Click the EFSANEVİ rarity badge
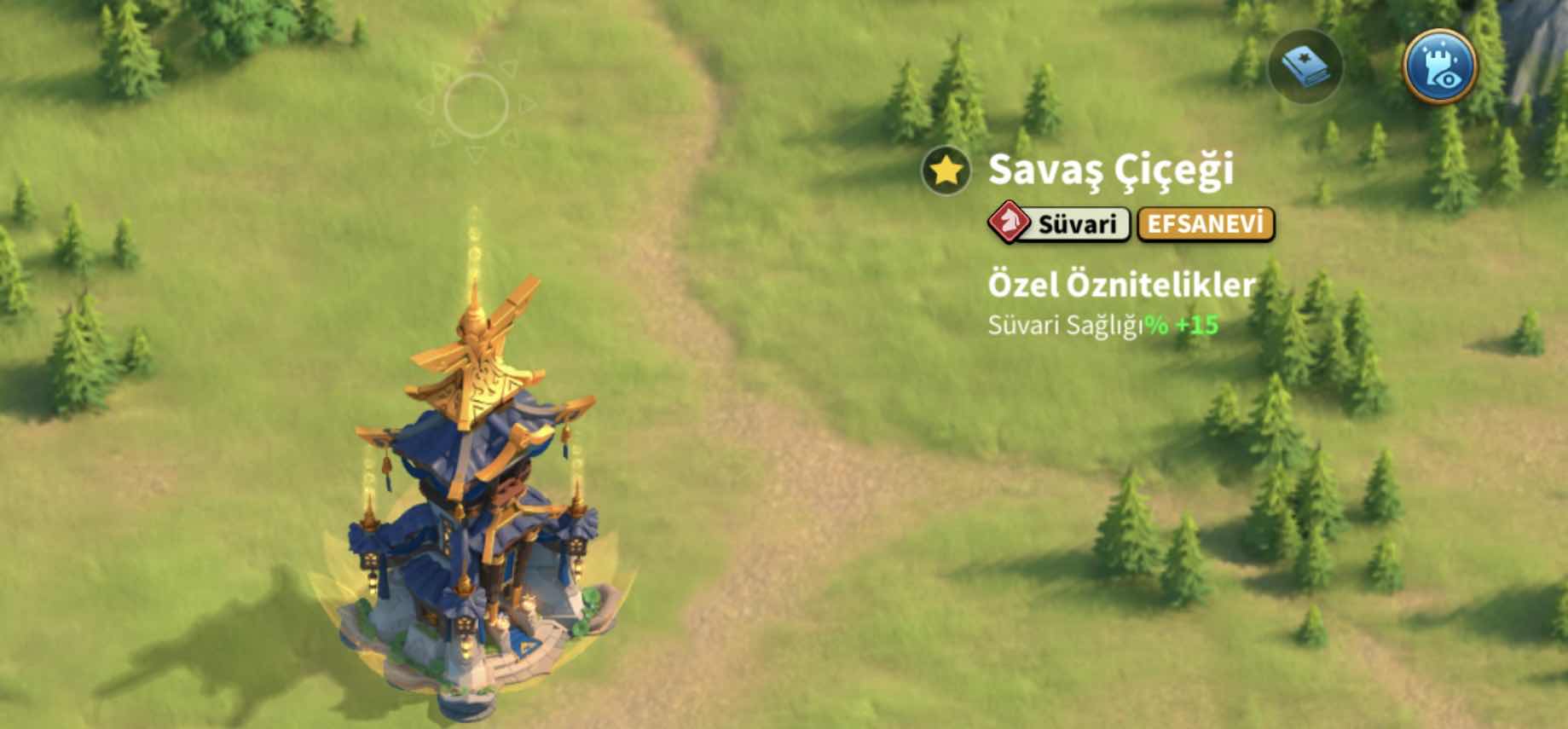Viewport: 1568px width, 729px height. pos(1205,224)
